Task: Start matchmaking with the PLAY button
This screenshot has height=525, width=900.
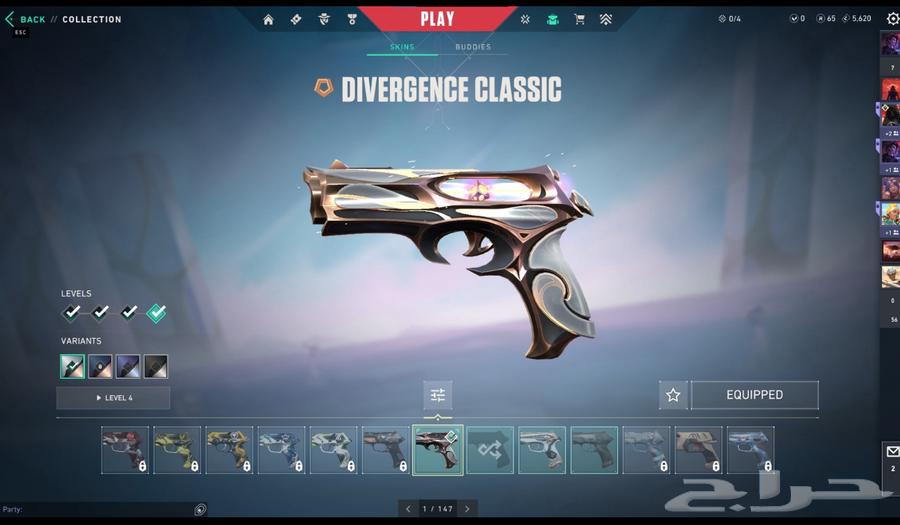Action: click(437, 19)
